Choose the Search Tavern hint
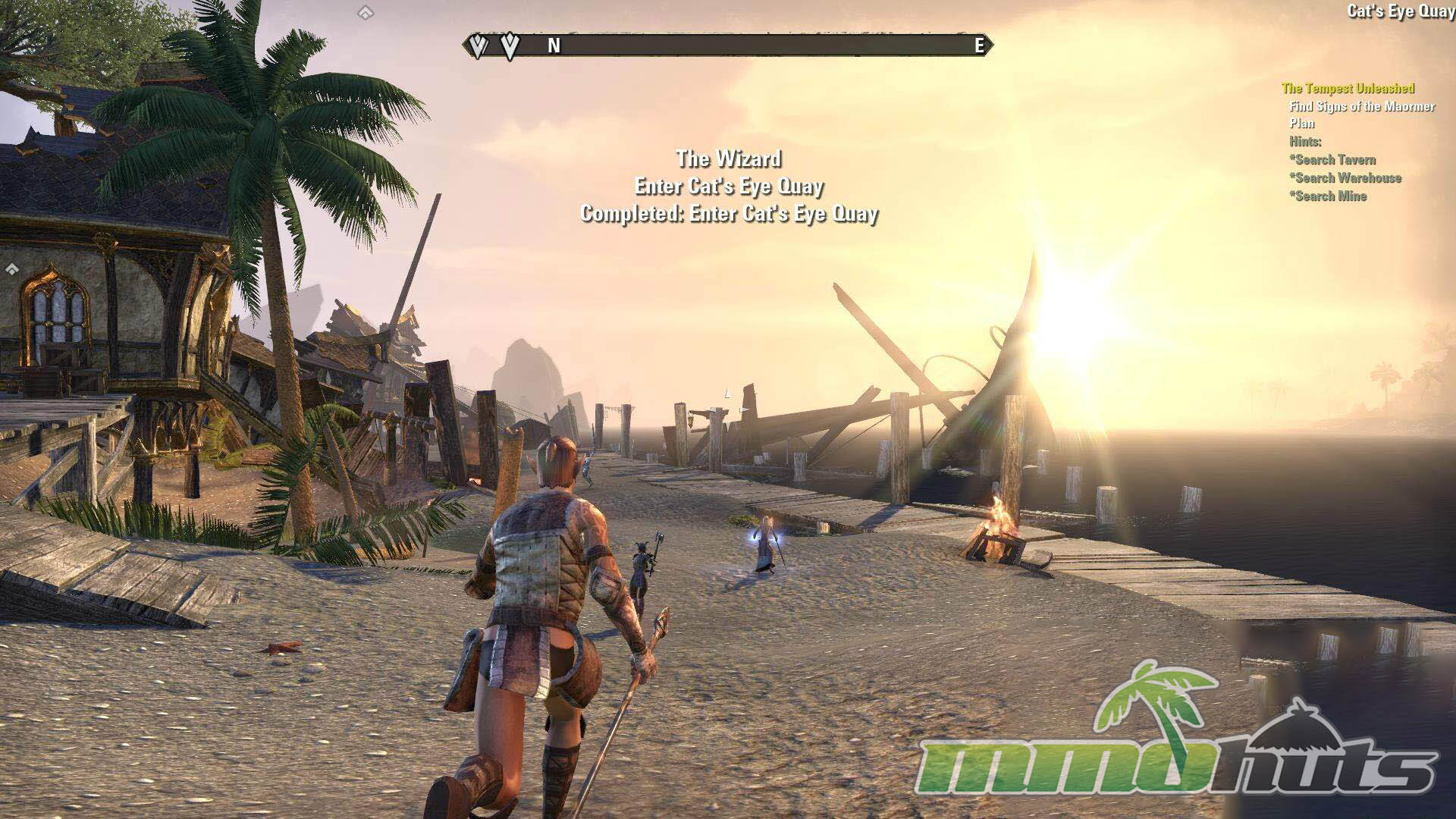 [1332, 160]
